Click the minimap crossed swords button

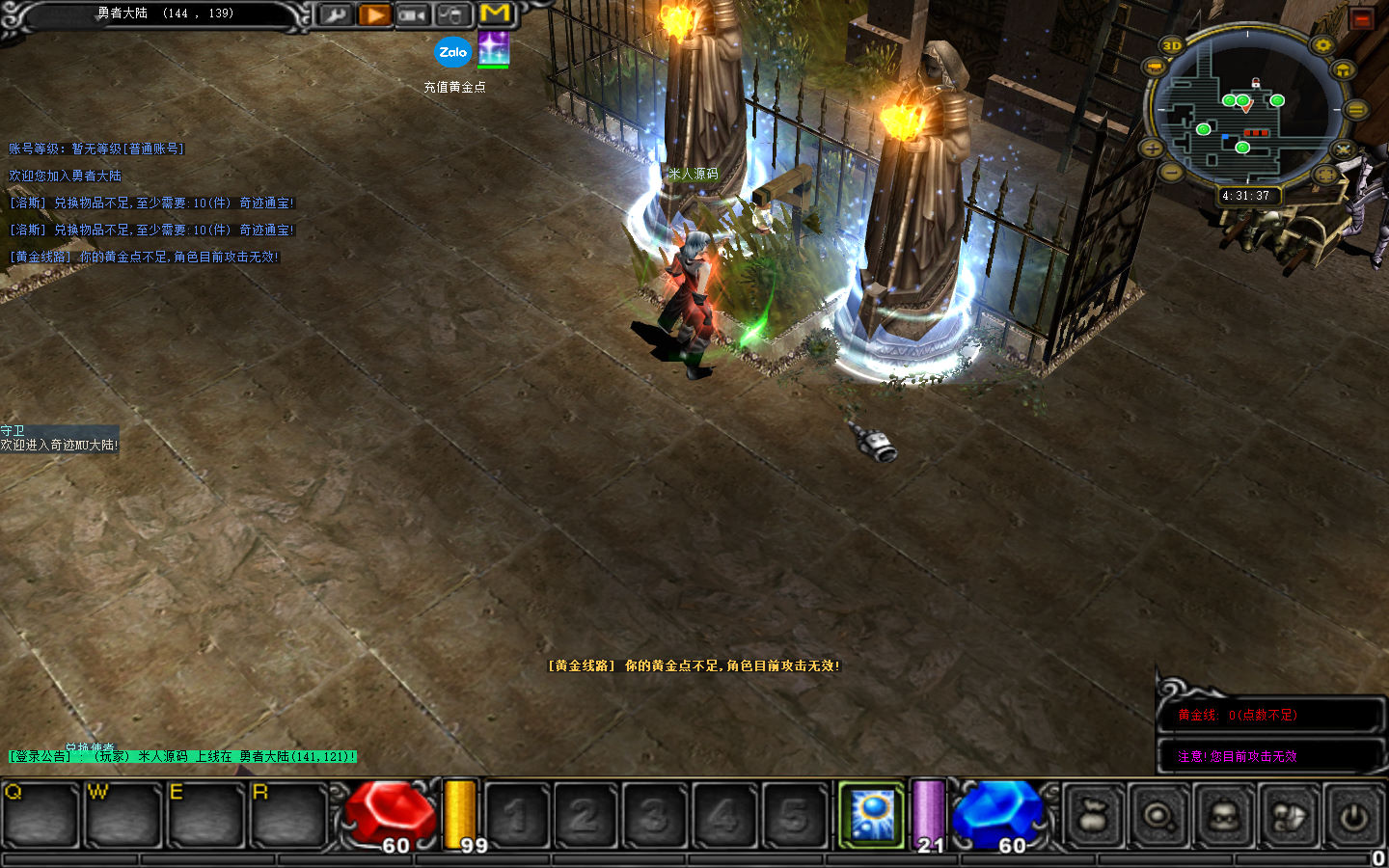pos(1343,149)
